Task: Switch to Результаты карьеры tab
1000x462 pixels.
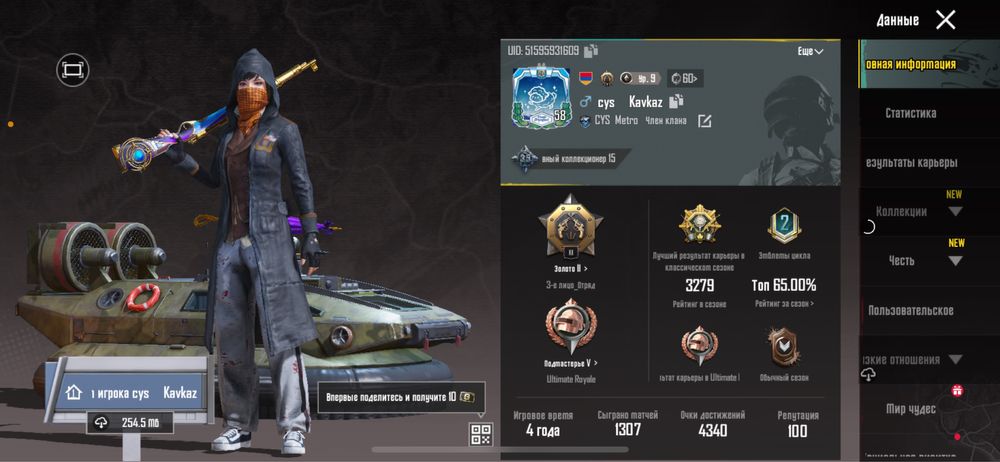Action: point(911,162)
